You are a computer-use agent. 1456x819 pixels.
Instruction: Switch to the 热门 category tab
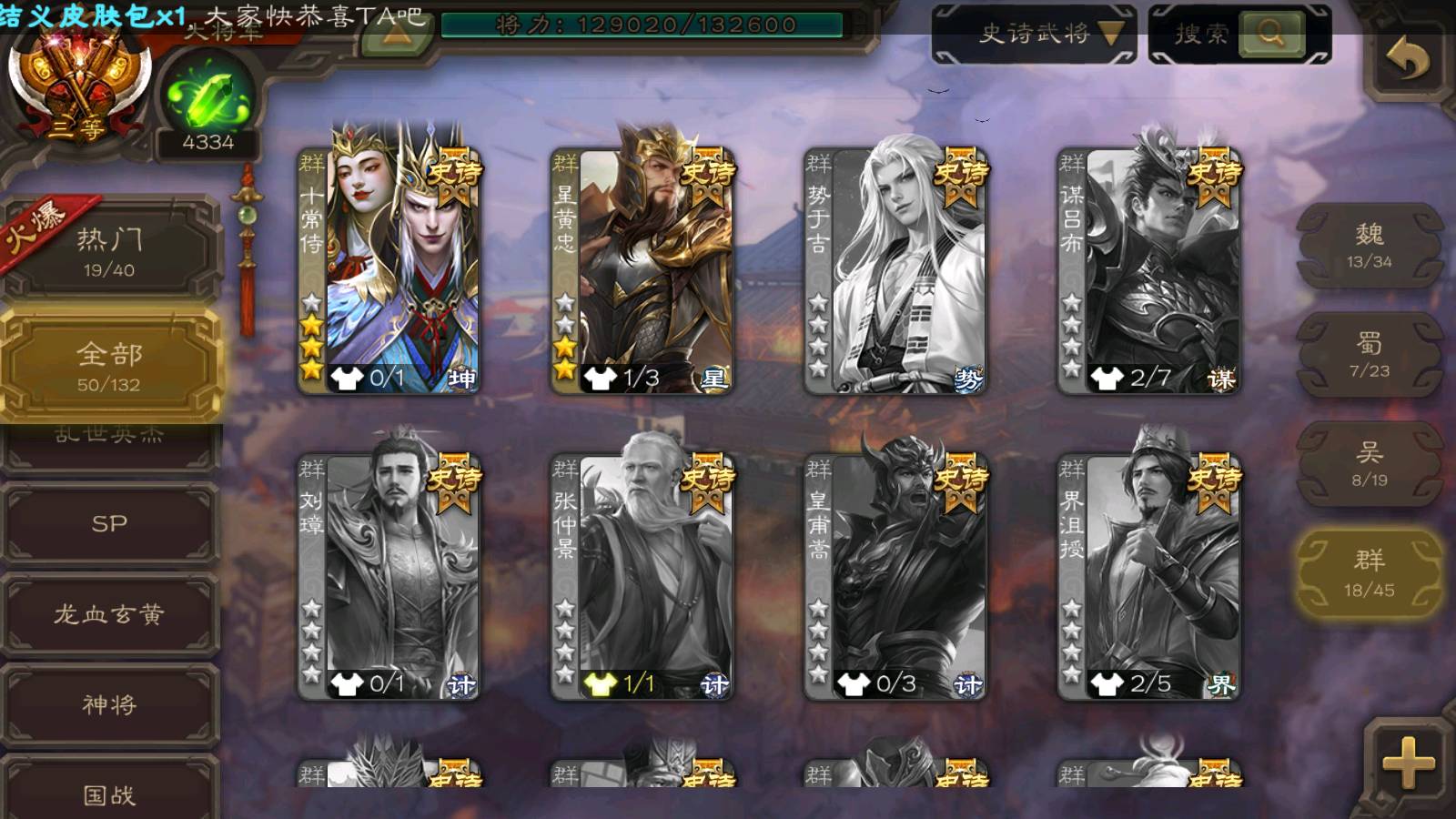109,251
